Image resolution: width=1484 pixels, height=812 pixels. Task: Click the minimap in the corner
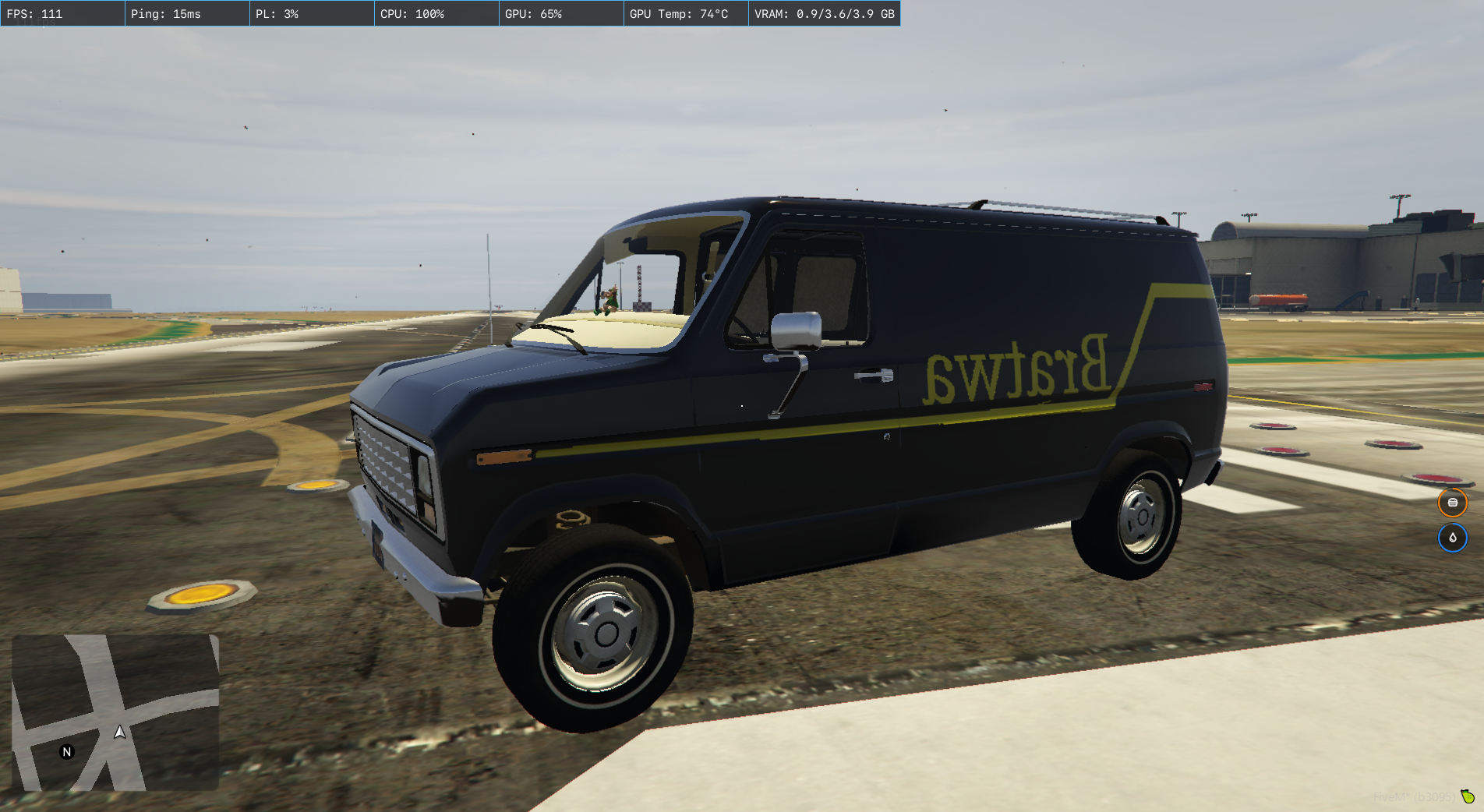click(115, 712)
